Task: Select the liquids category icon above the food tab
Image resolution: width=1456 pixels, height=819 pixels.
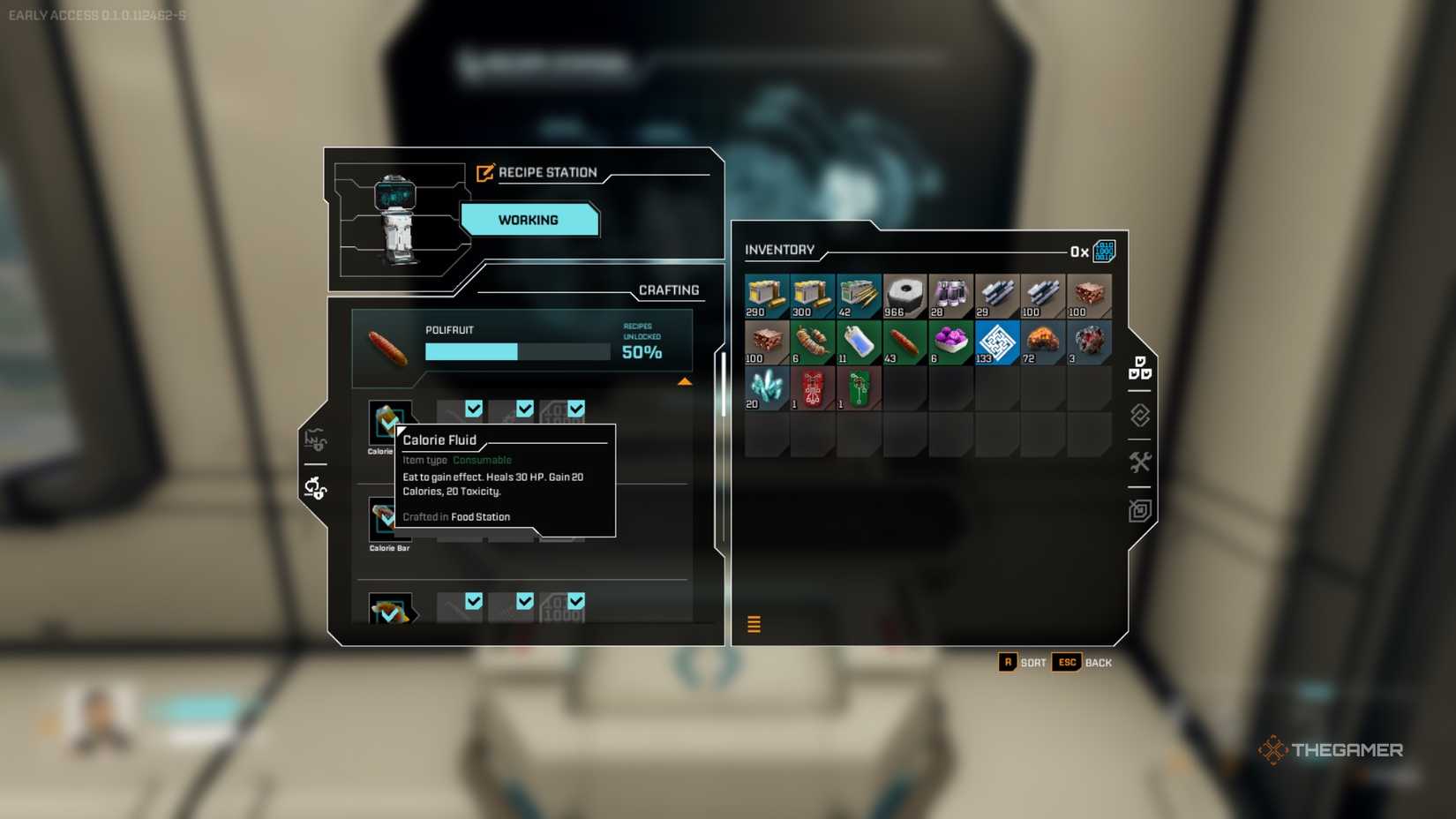Action: (x=315, y=439)
